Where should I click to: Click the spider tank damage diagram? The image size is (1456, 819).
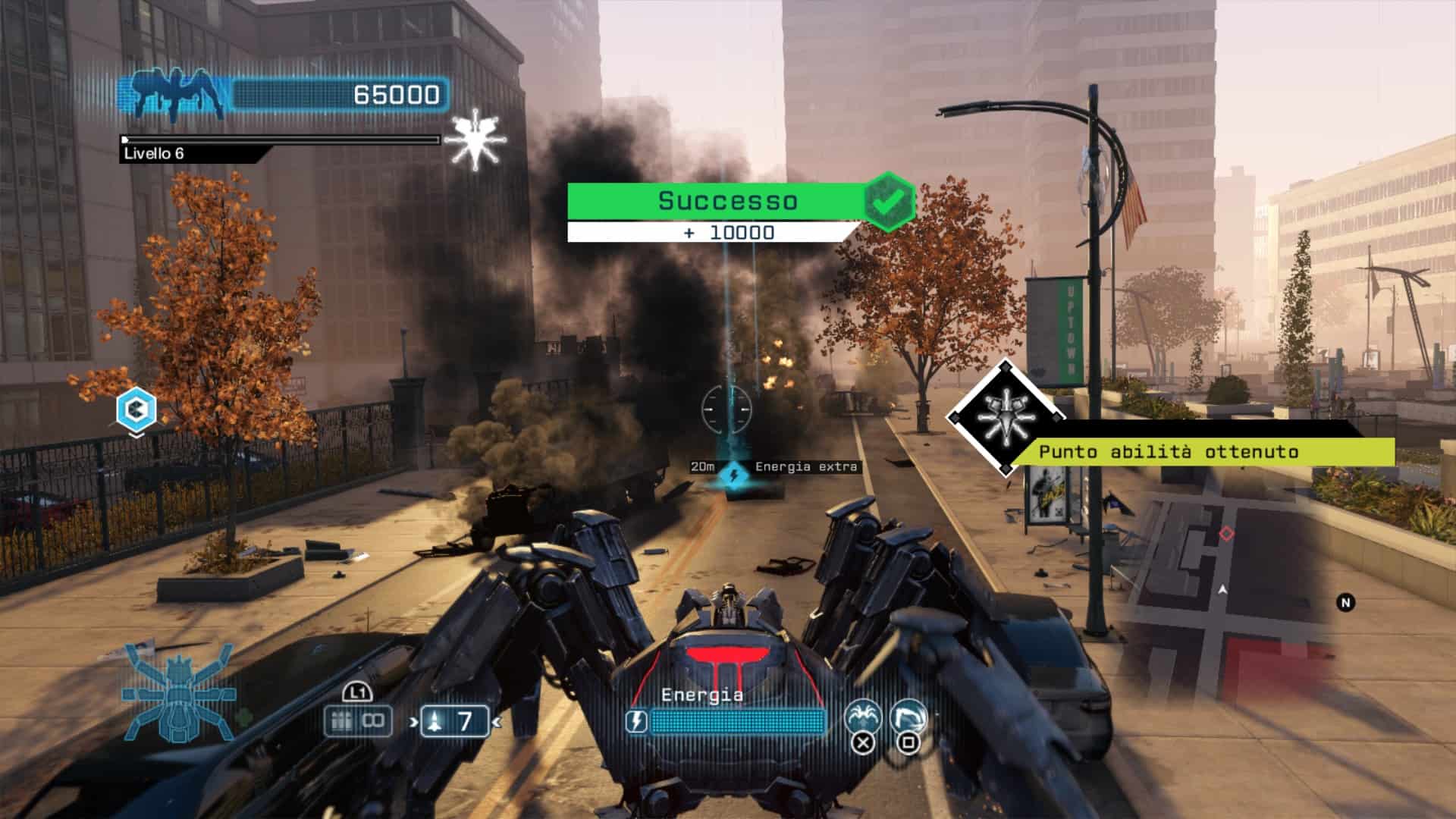click(x=179, y=695)
